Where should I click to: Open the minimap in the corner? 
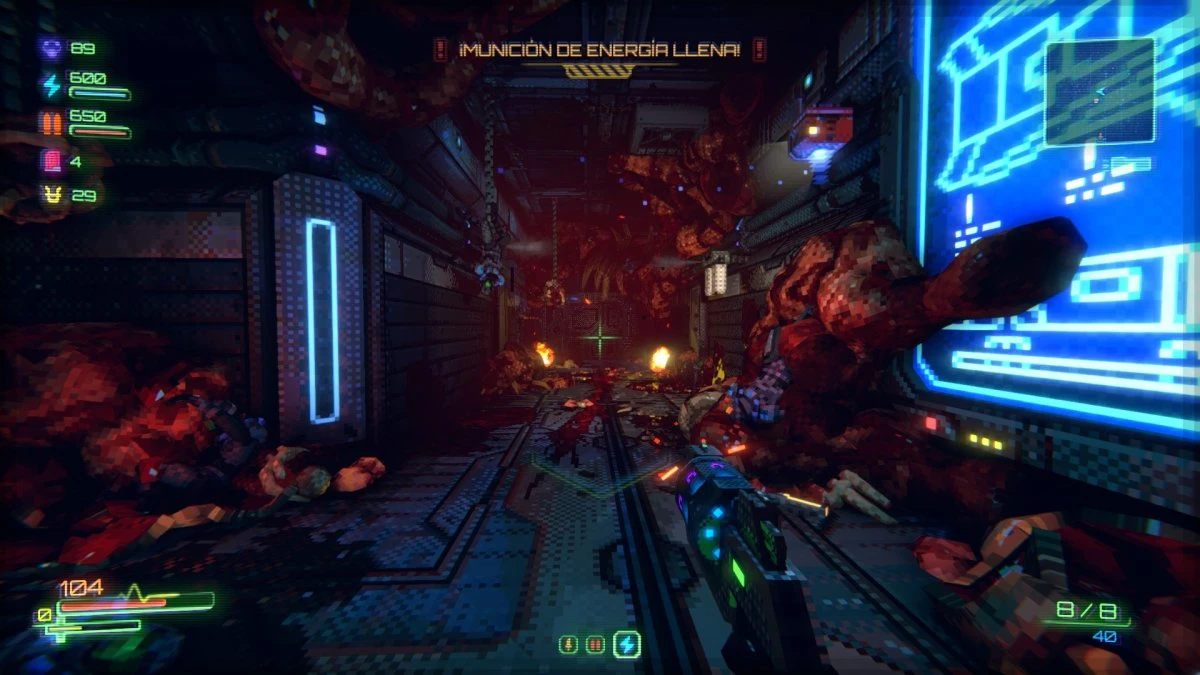coord(1099,91)
